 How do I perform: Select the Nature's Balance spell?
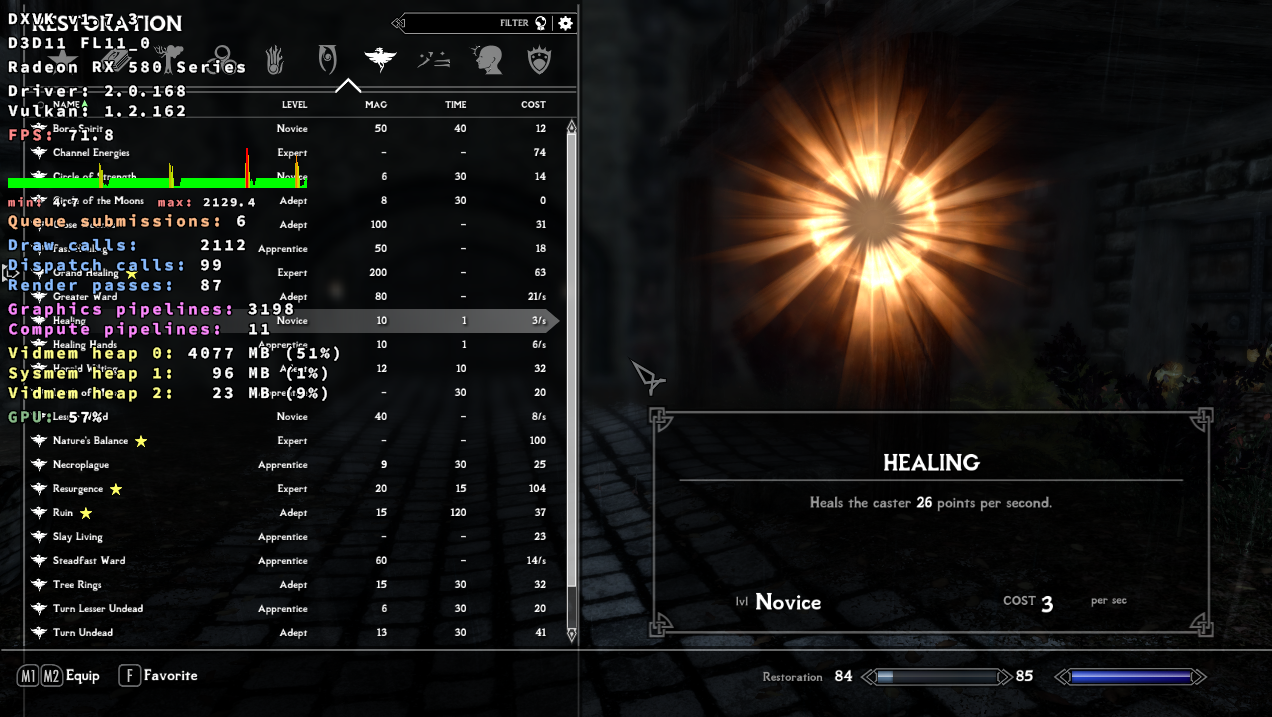[x=90, y=441]
